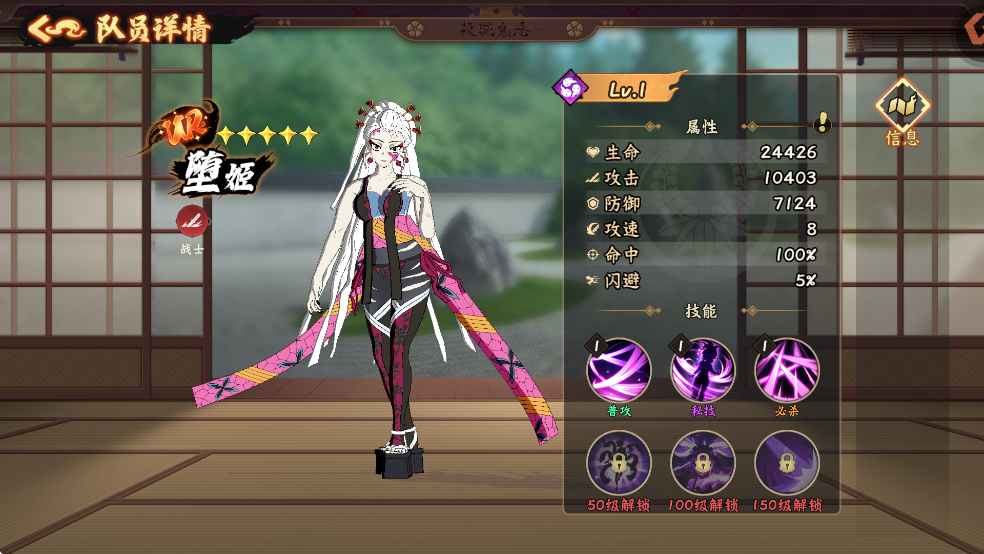The width and height of the screenshot is (984, 554).
Task: Open the 信息 info tab
Action: click(902, 110)
